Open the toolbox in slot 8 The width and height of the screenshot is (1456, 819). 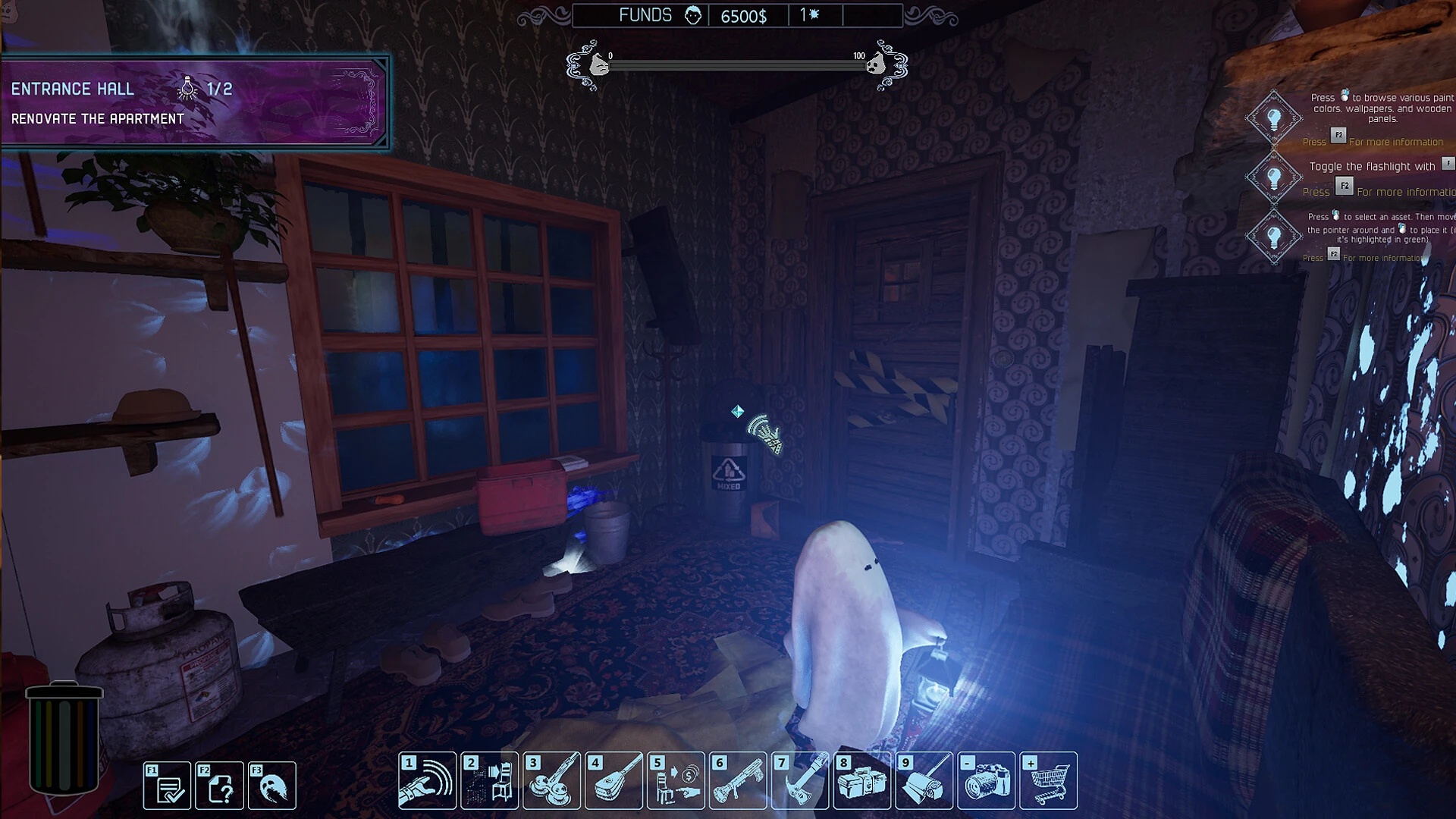tap(862, 781)
